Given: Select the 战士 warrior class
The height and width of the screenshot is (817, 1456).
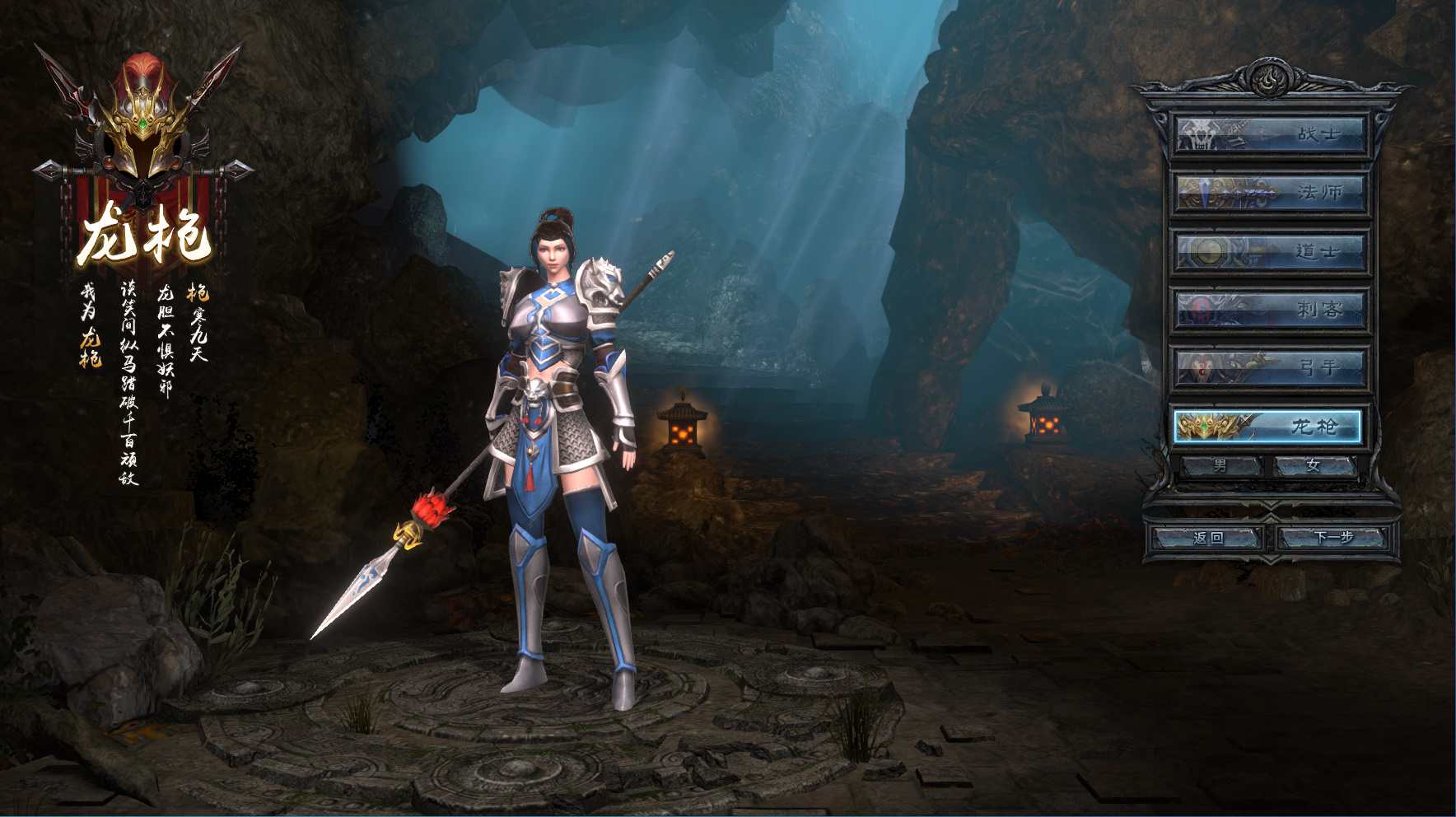Looking at the screenshot, I should click(x=1269, y=134).
